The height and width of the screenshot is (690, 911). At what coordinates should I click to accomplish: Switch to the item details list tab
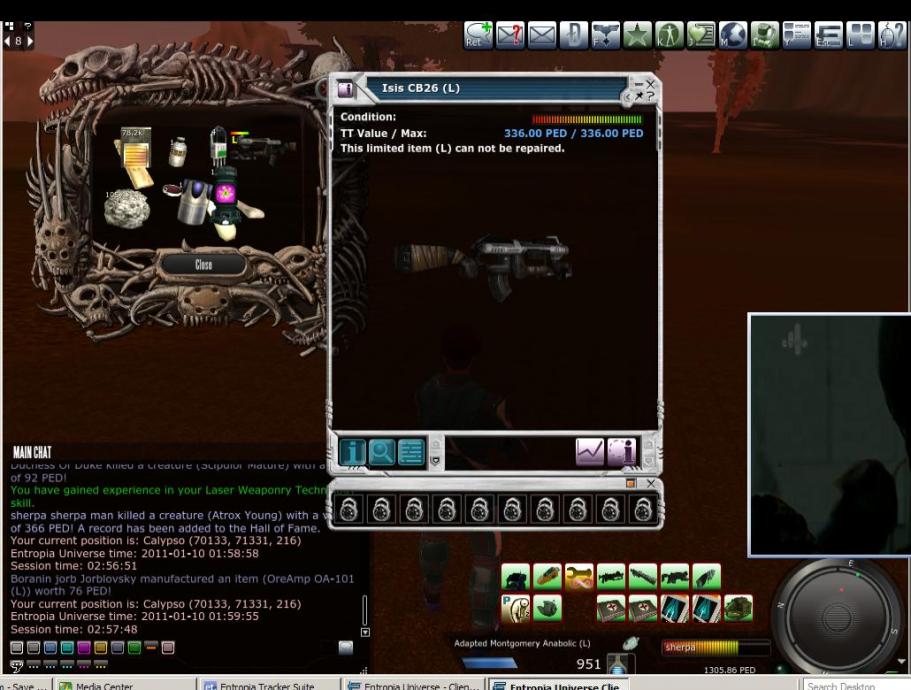(411, 453)
